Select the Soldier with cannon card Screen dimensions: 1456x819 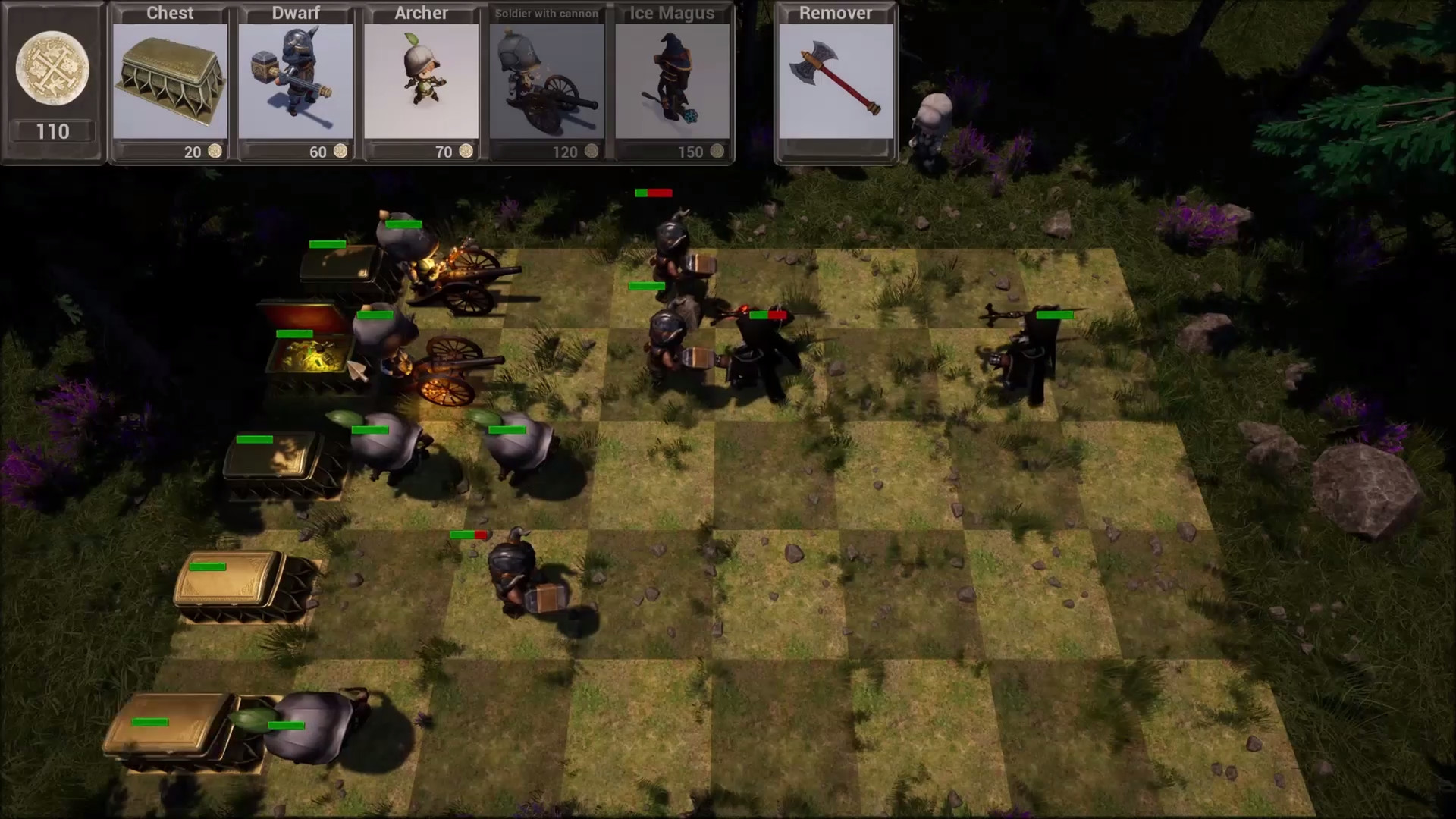(x=546, y=80)
